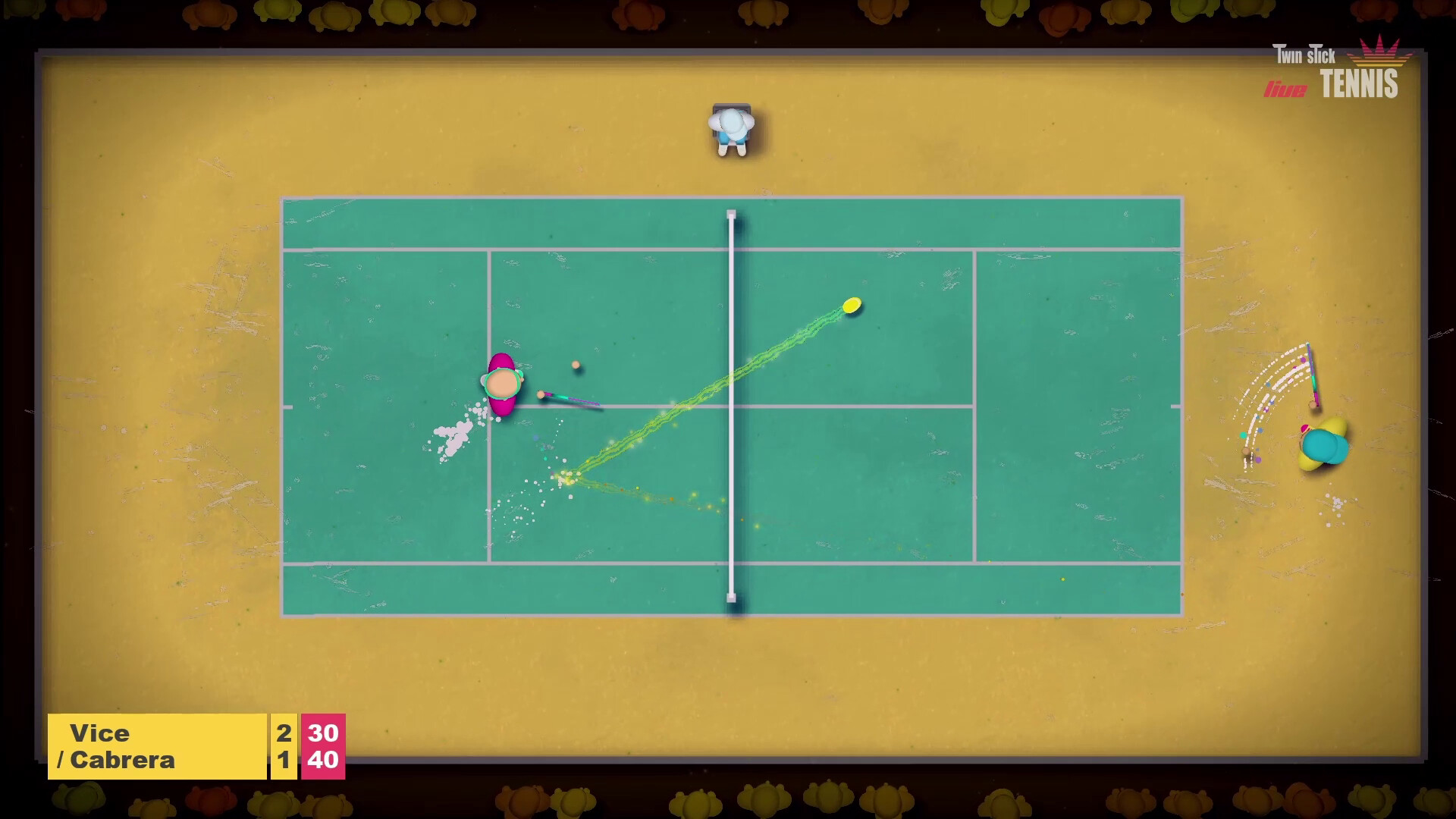This screenshot has width=1456, height=819.
Task: Select the 'Vice' name on the scoreboard
Action: 102,733
